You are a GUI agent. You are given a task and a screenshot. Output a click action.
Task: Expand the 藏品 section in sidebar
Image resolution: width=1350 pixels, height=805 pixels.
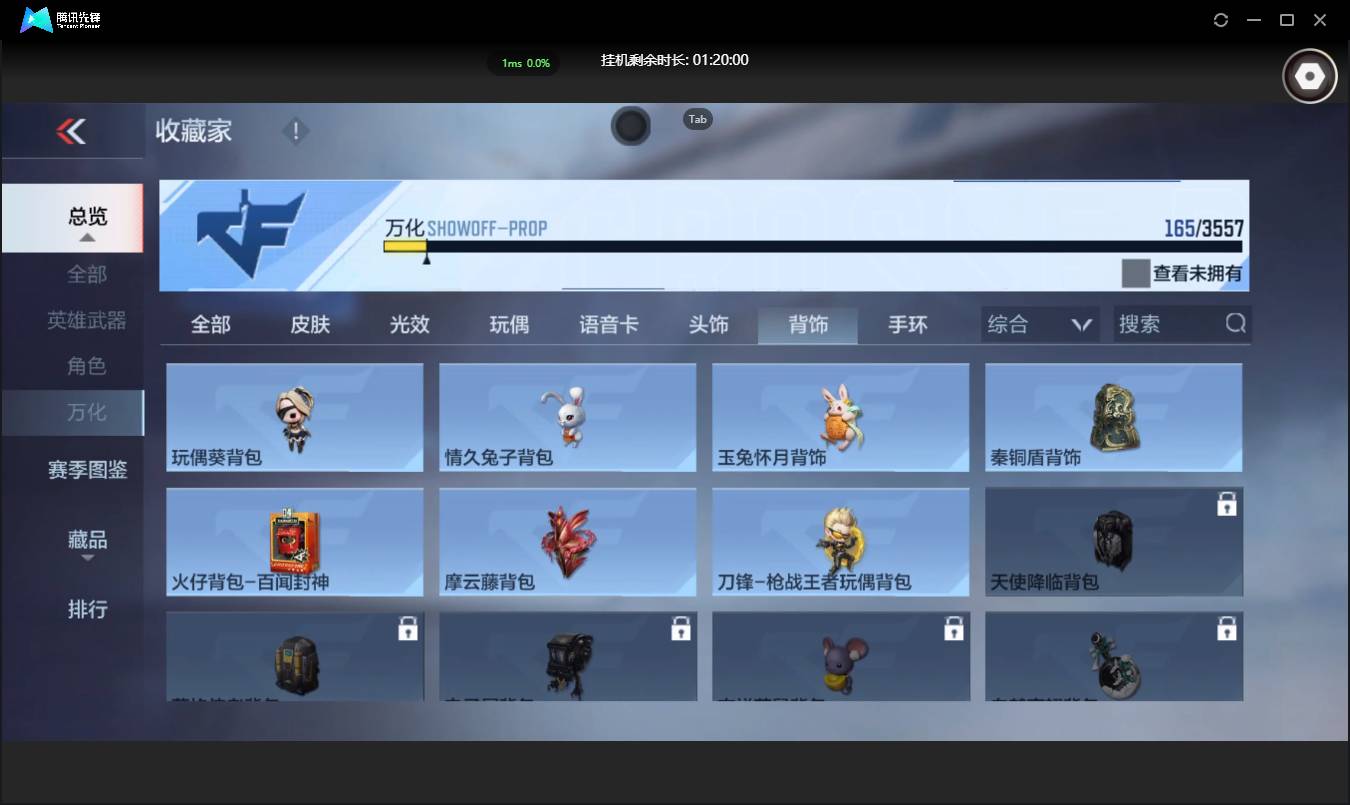pyautogui.click(x=88, y=541)
